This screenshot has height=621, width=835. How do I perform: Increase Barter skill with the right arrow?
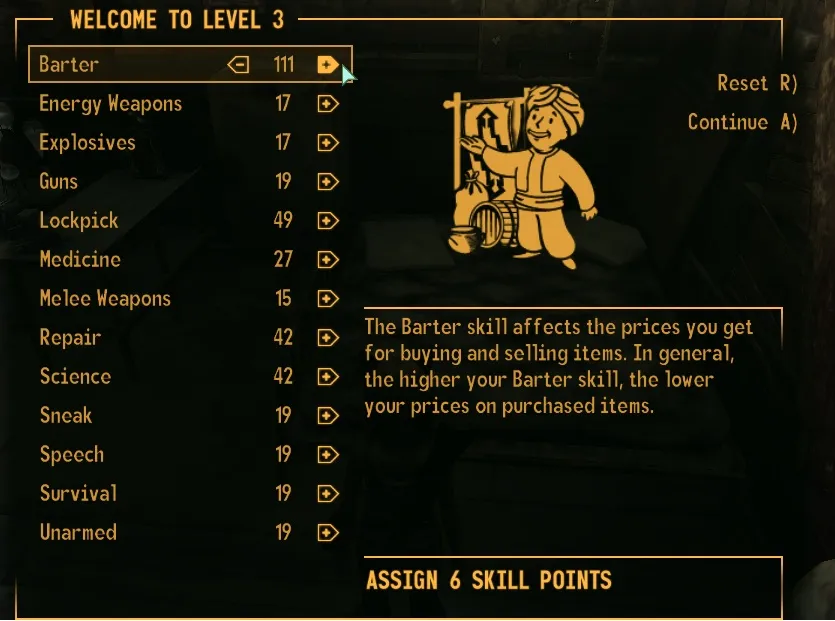(x=327, y=65)
